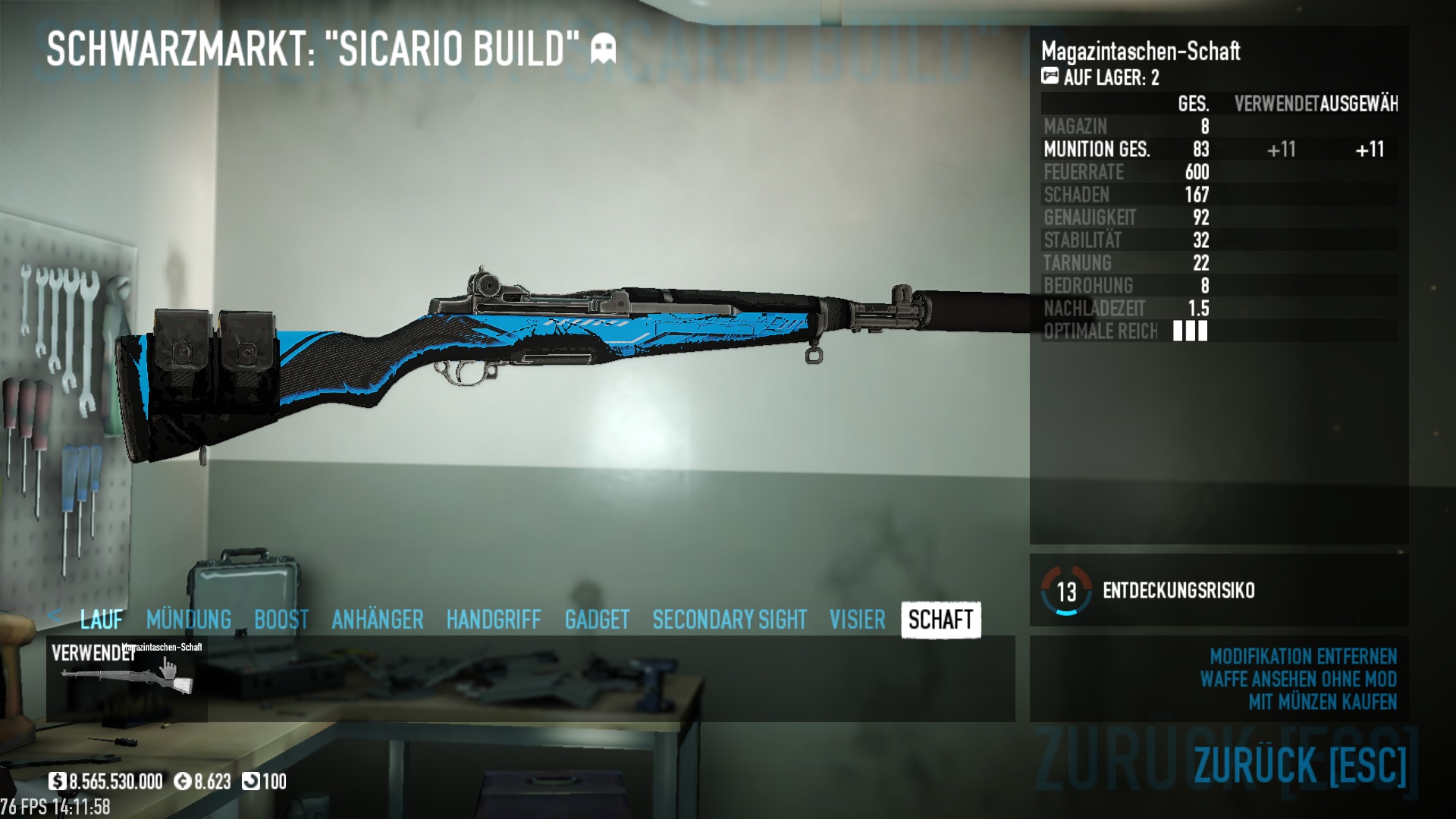1456x819 pixels.
Task: Open the Gadget tab
Action: click(x=597, y=620)
